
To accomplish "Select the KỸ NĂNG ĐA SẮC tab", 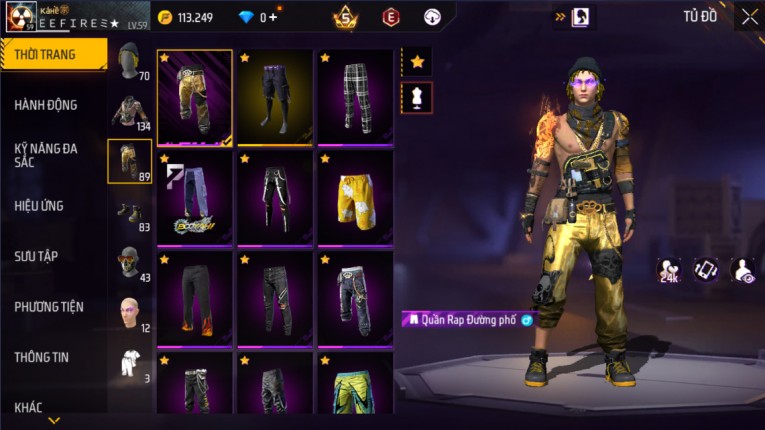I will 46,154.
